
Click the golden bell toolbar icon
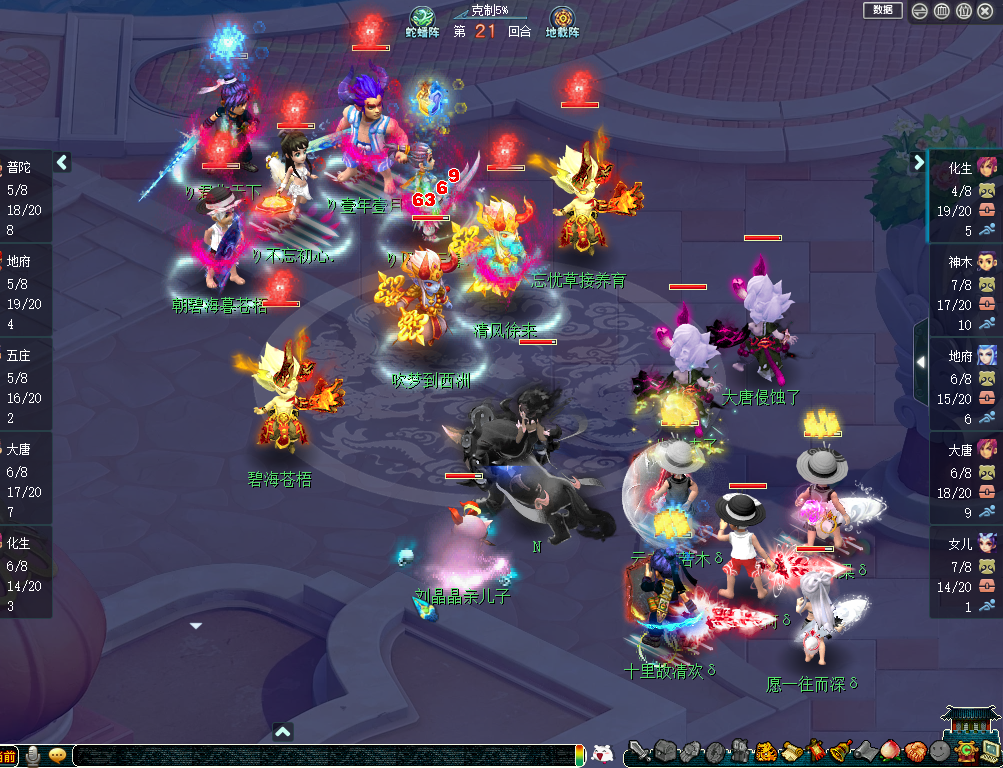pyautogui.click(x=840, y=752)
